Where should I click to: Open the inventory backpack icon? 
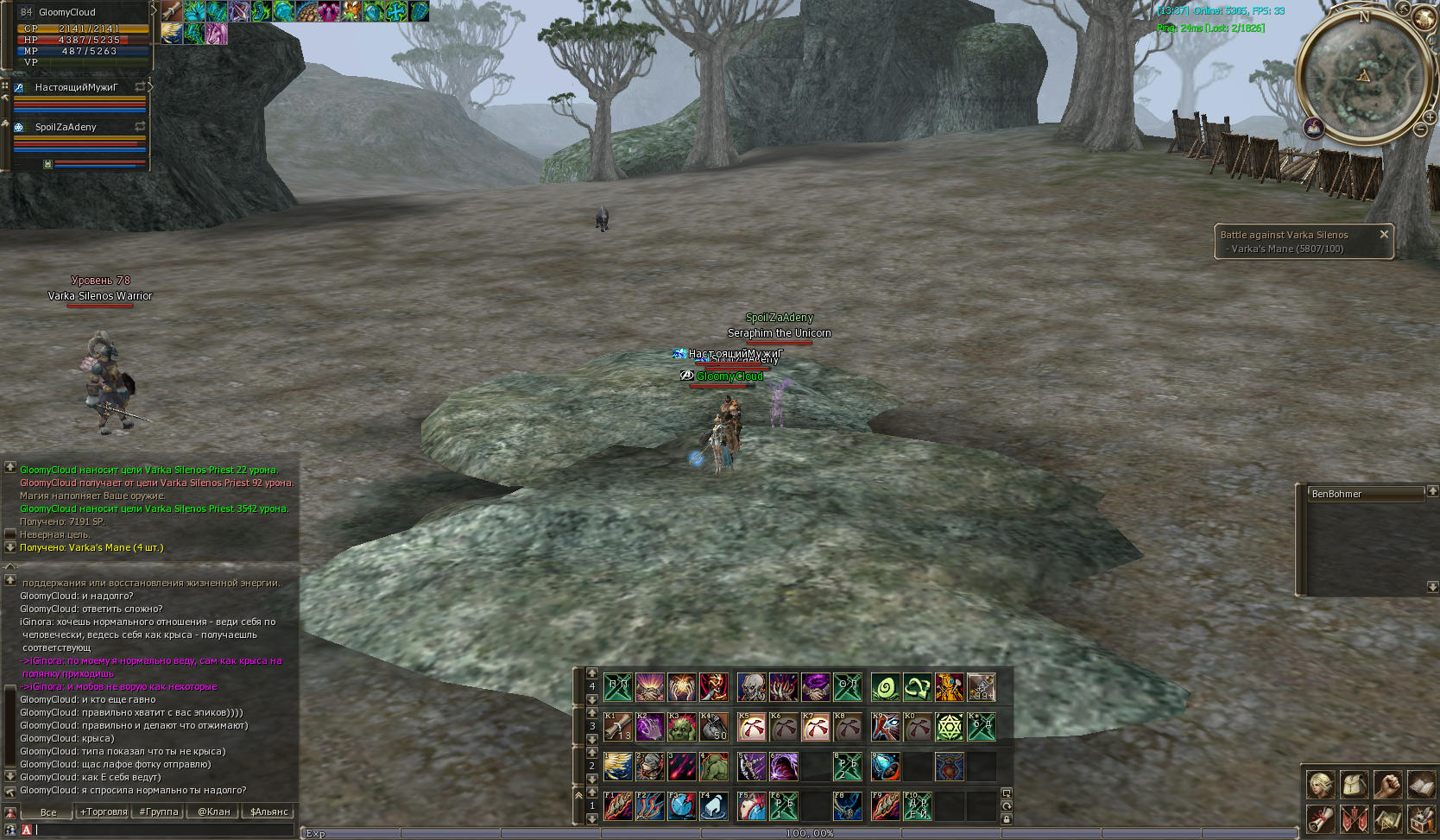[1354, 784]
